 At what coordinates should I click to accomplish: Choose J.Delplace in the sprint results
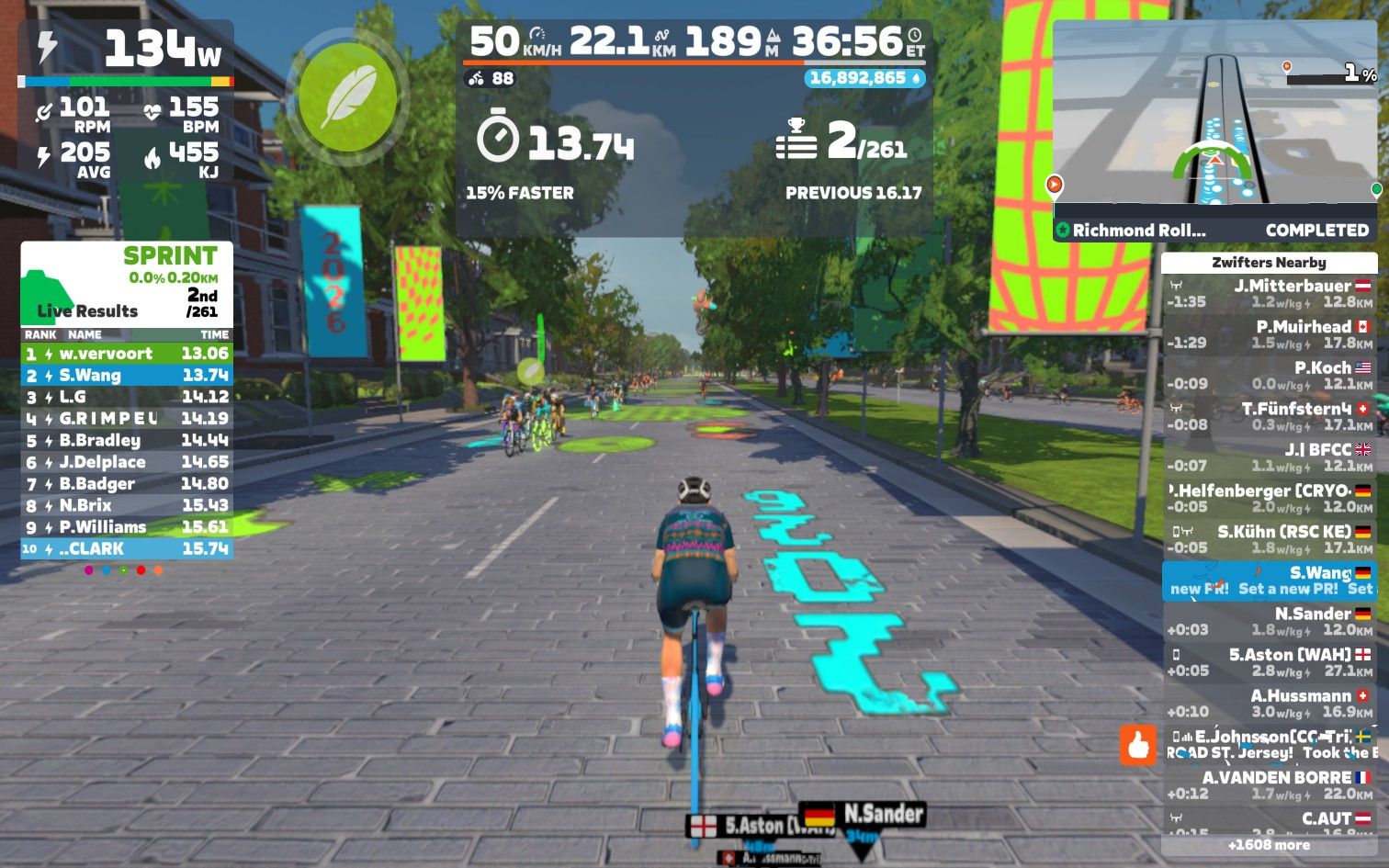127,462
